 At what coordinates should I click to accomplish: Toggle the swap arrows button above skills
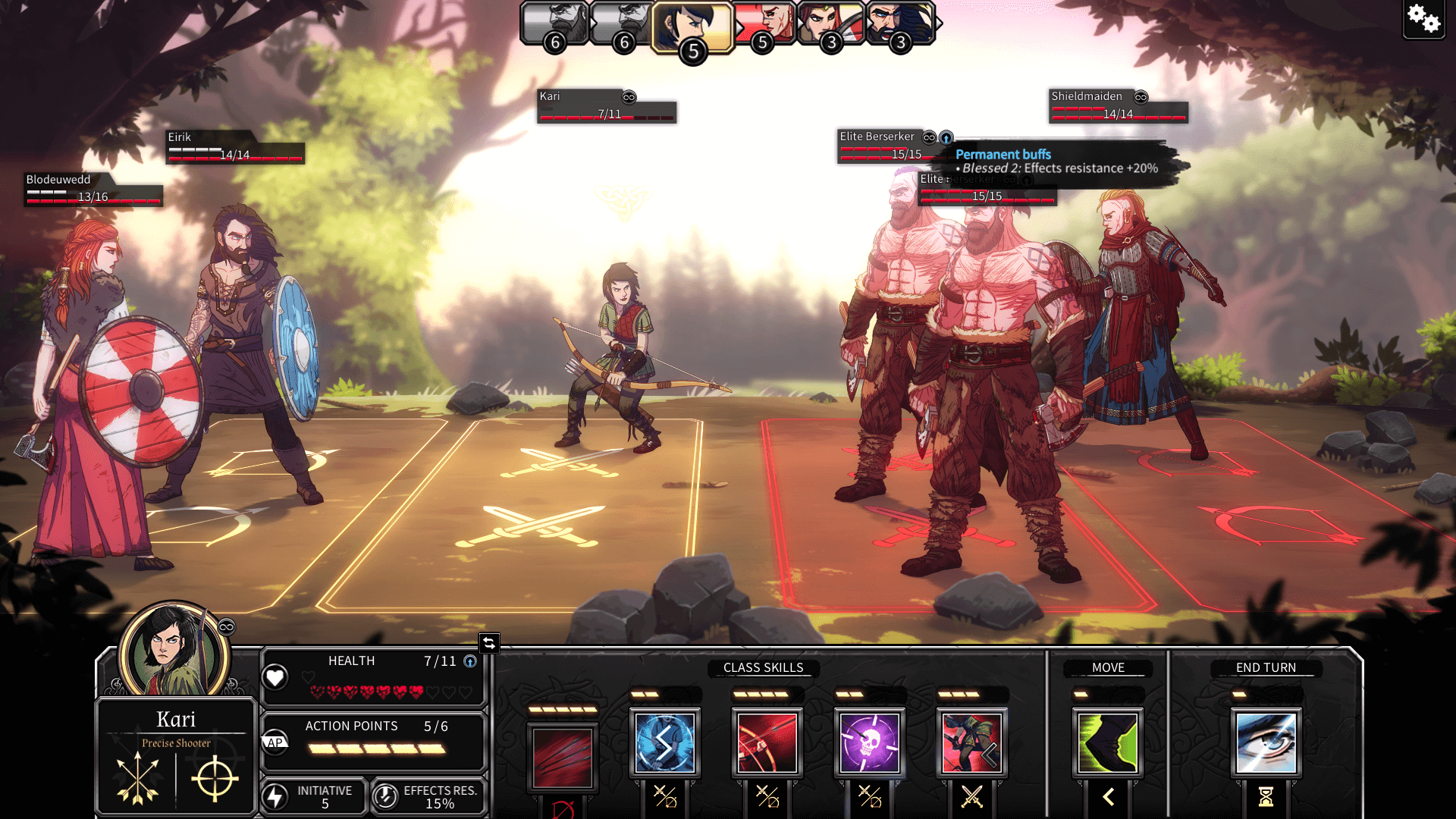[x=489, y=643]
